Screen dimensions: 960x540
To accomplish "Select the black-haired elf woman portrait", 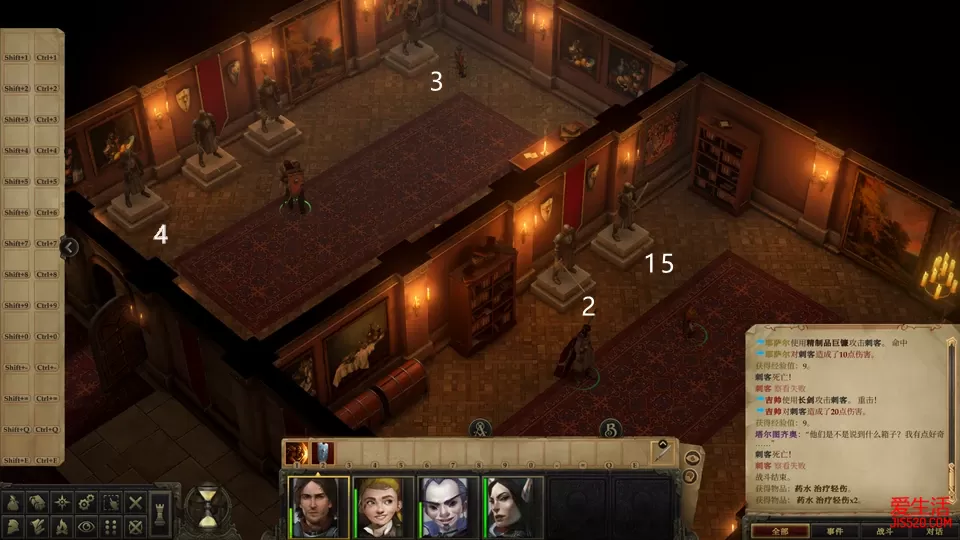I will [x=514, y=507].
